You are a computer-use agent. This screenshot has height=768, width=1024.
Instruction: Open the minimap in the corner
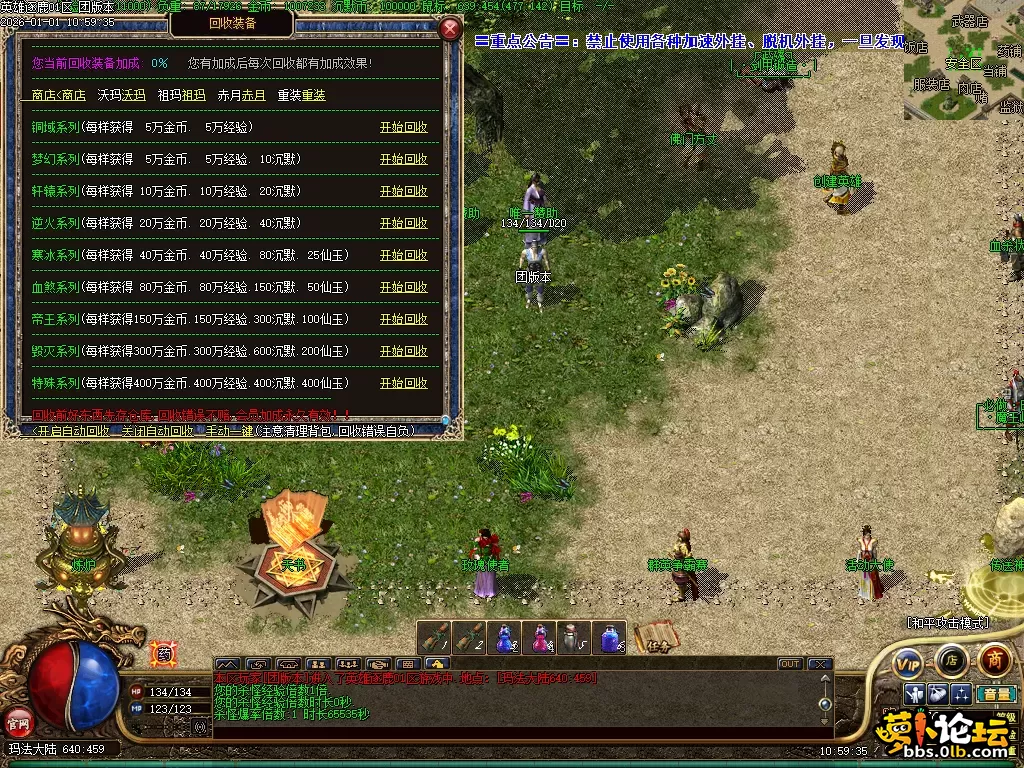point(964,60)
